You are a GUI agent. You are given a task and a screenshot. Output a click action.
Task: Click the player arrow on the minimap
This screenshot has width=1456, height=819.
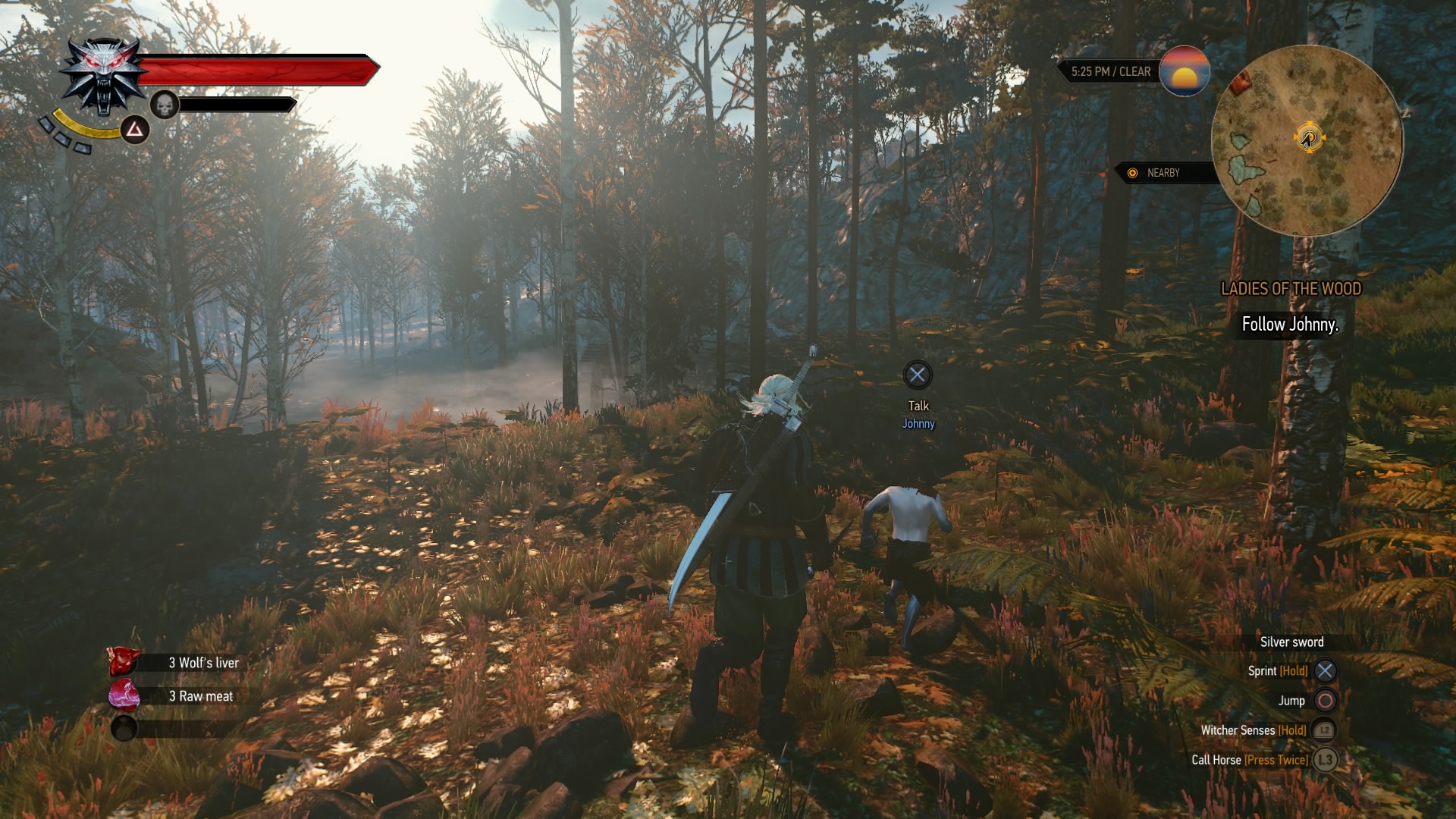click(1307, 138)
